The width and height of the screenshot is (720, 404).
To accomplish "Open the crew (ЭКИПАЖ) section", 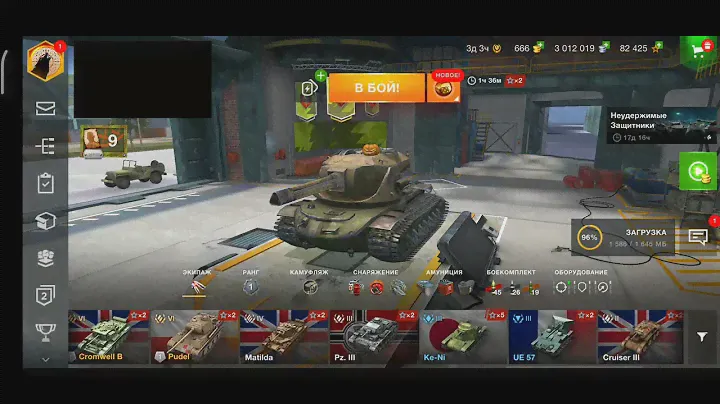I will (196, 286).
